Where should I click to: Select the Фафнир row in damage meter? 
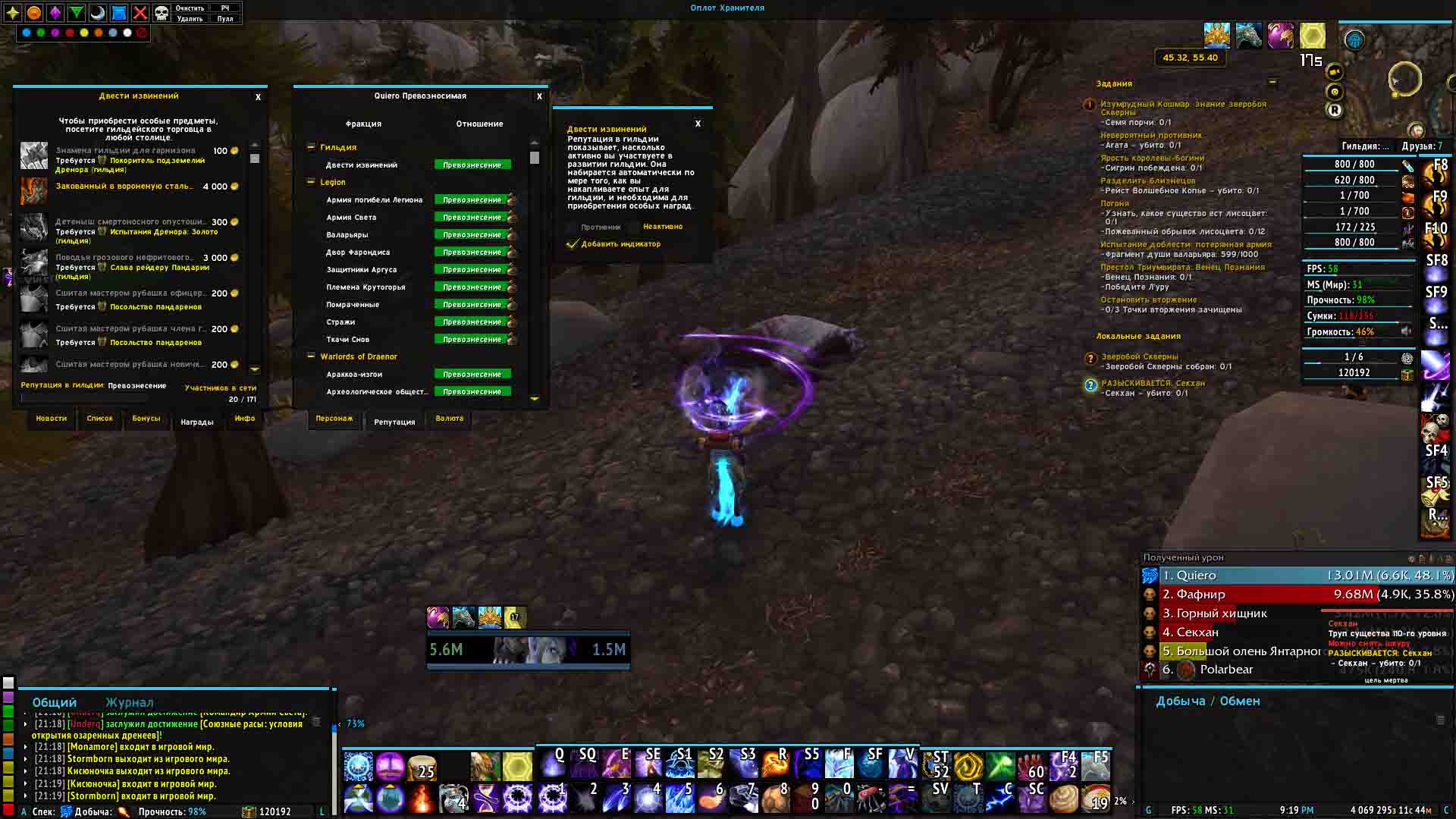pos(1297,595)
